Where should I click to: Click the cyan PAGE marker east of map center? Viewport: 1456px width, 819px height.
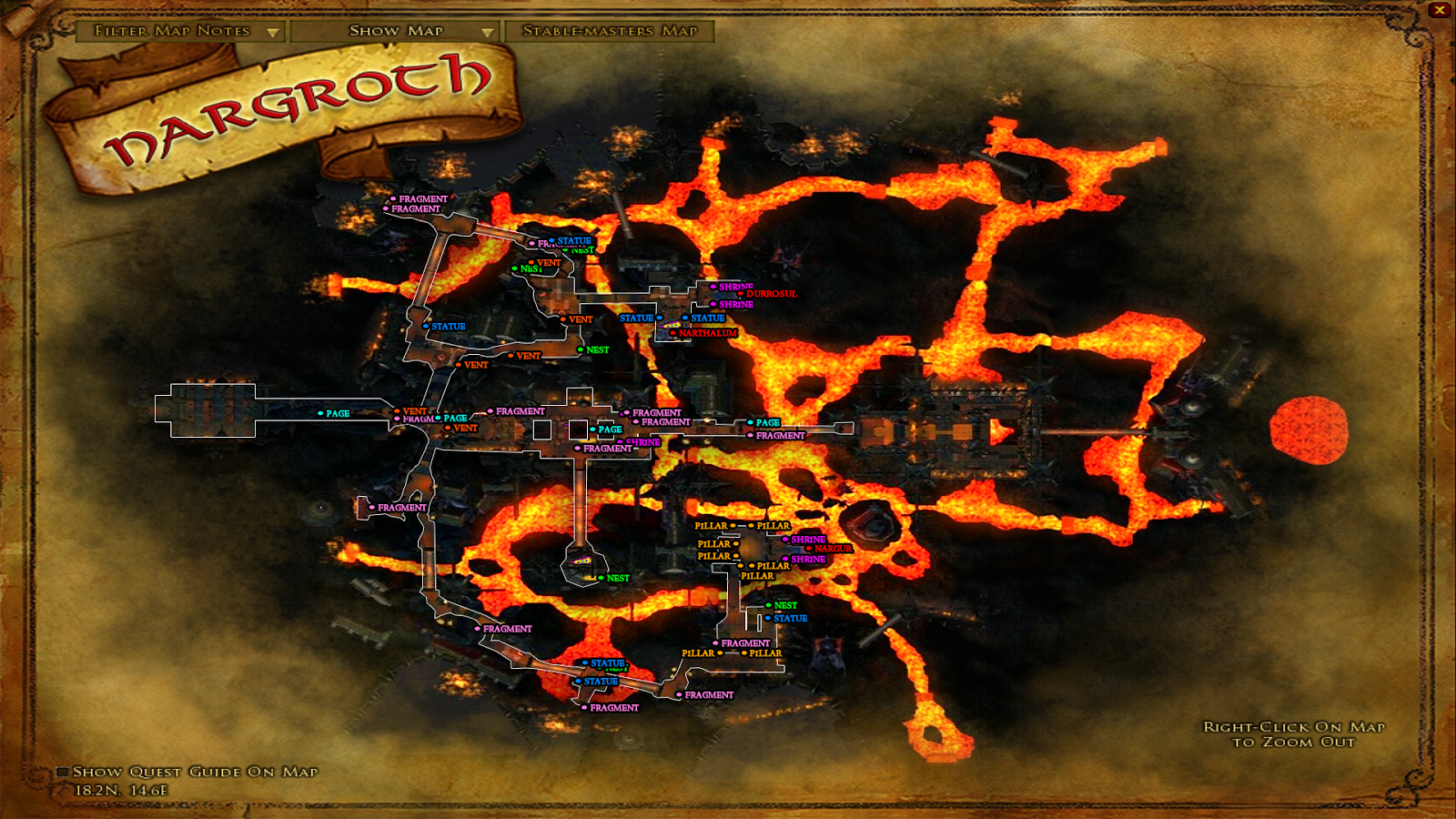[749, 422]
